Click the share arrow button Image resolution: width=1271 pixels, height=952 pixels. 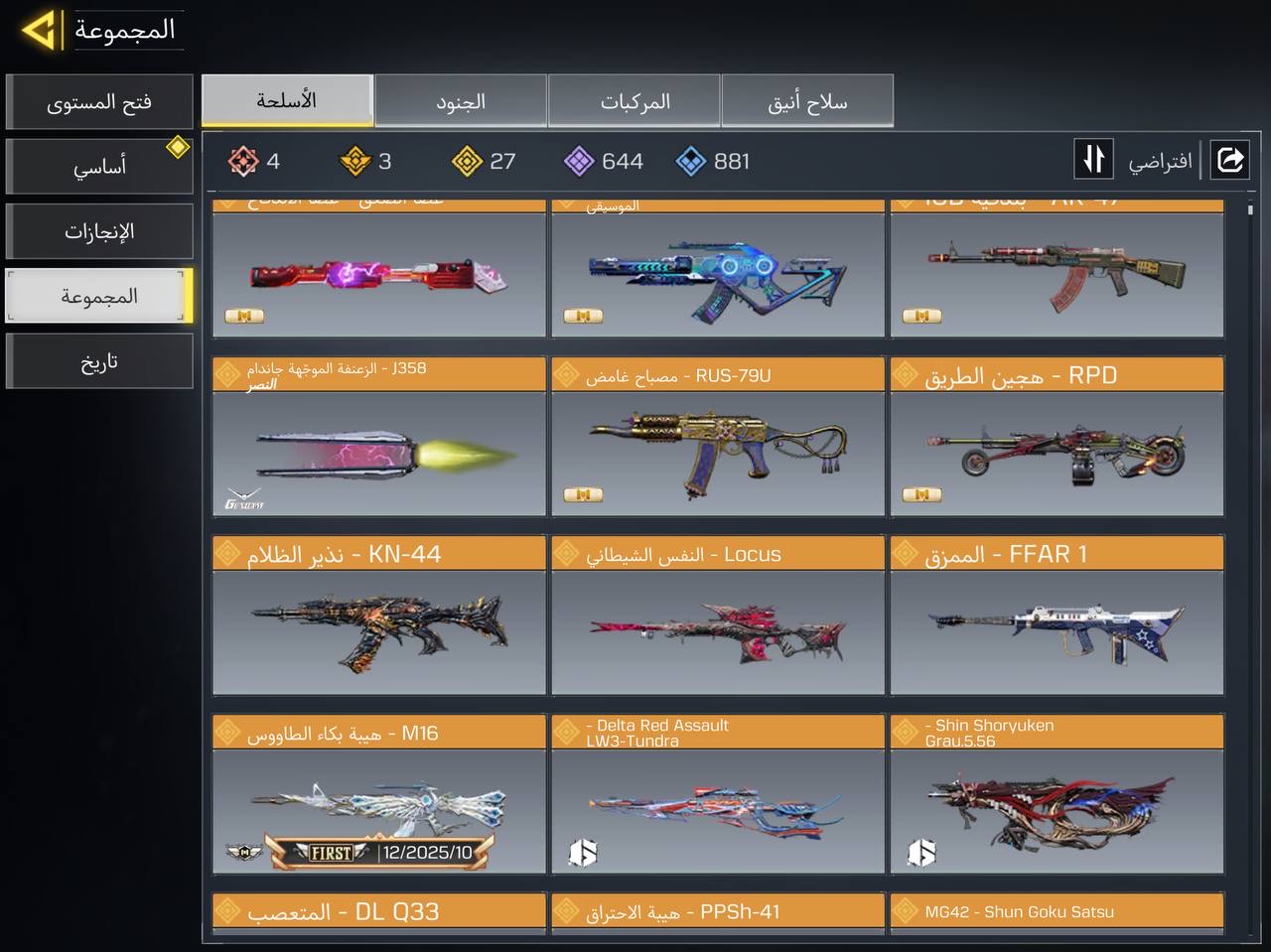(1229, 159)
